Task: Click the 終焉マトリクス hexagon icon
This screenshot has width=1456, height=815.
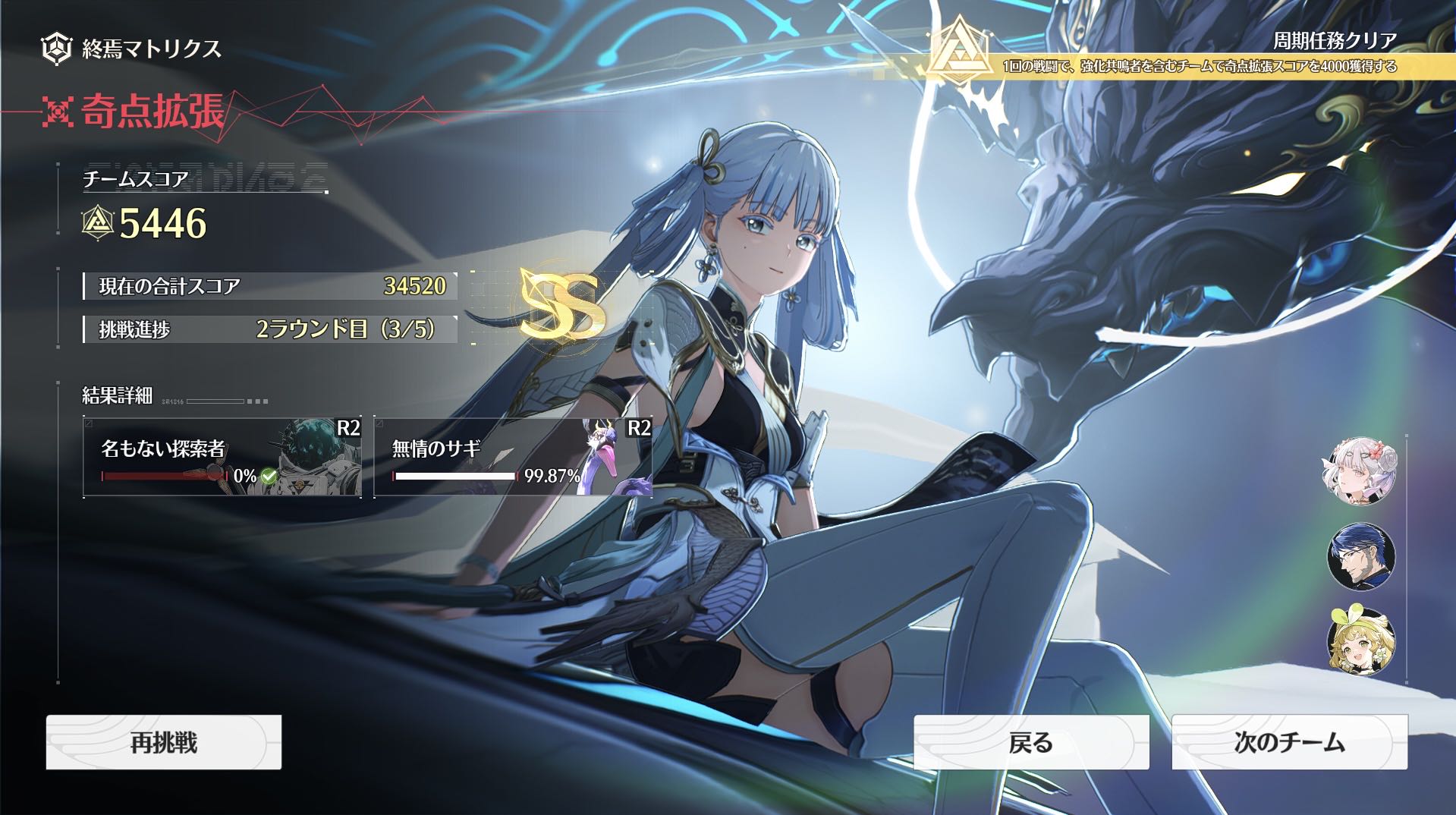Action: coord(56,49)
